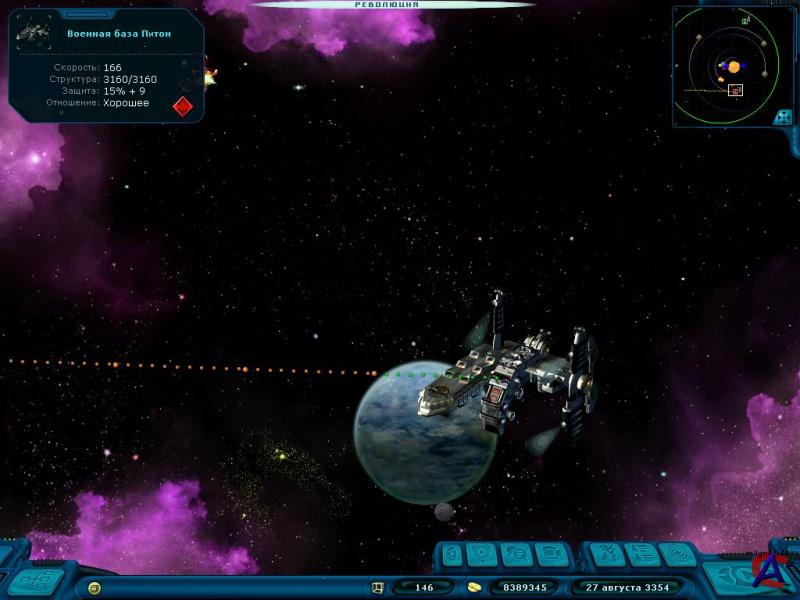Image resolution: width=800 pixels, height=600 pixels.
Task: Click the red relation icon in the info panel
Action: point(182,105)
